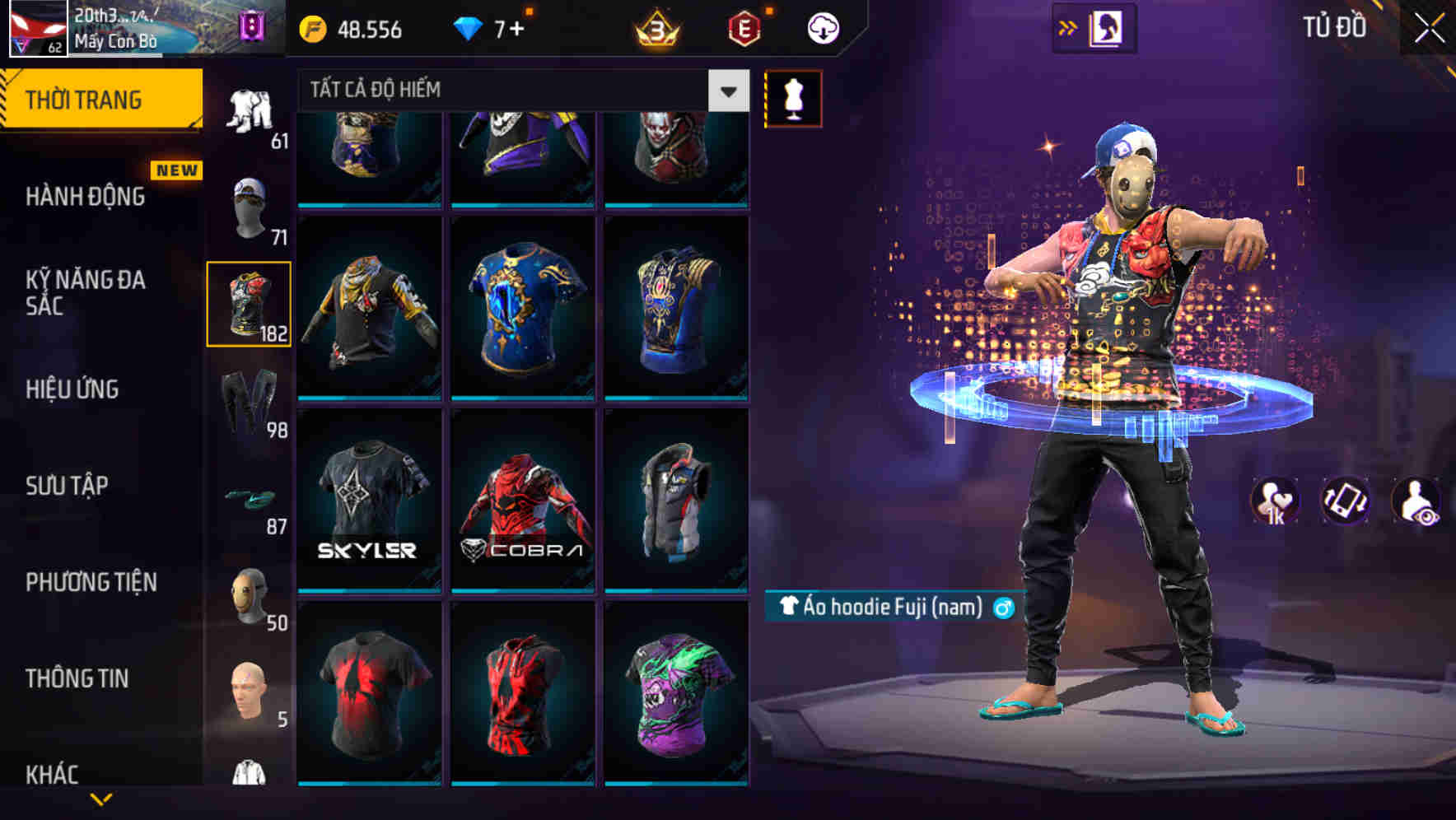1456x820 pixels.
Task: Open the TẤT CẢ ĐỘ HIẾM rarity dropdown
Action: click(x=511, y=91)
